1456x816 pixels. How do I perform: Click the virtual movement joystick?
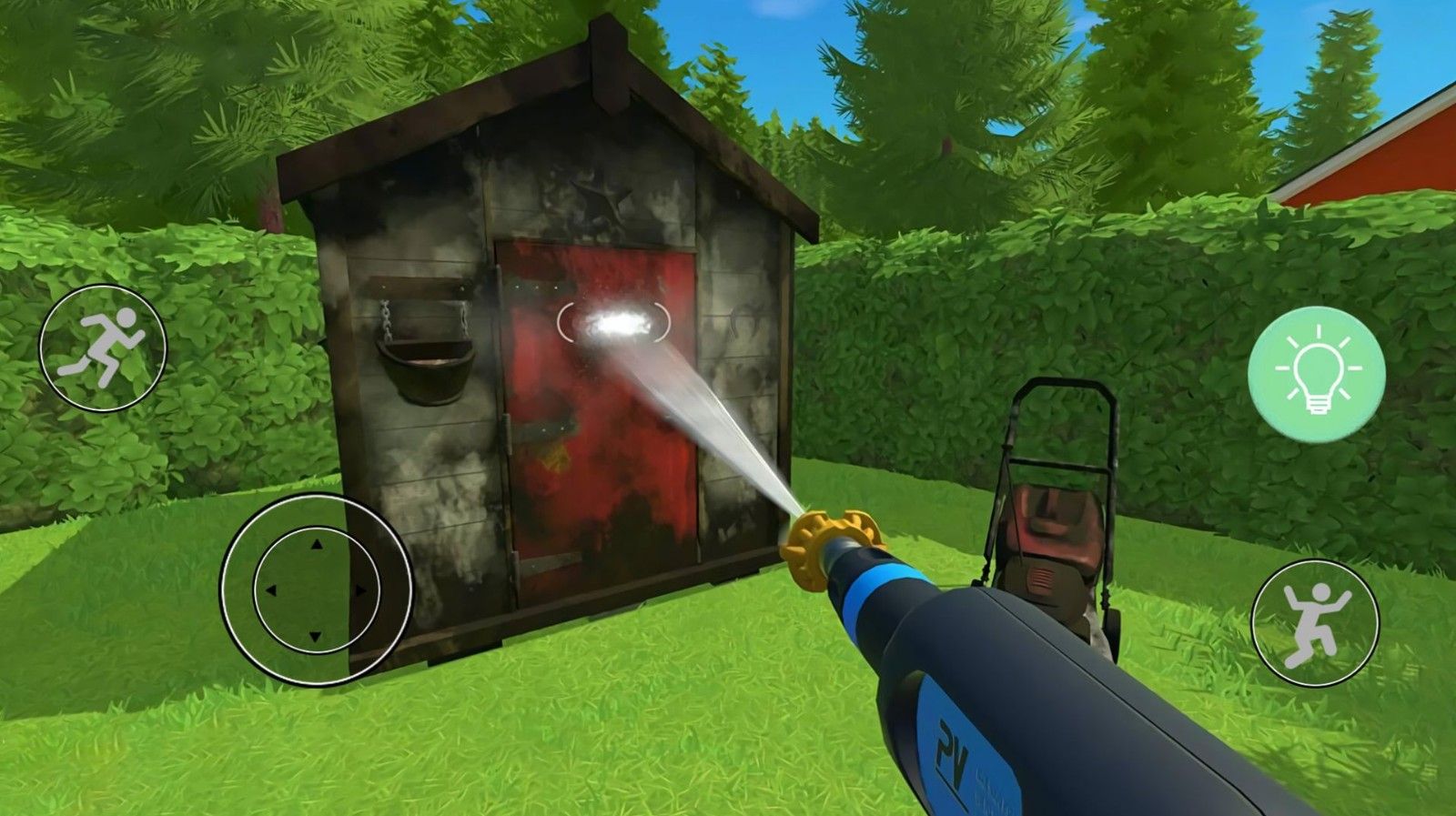point(316,589)
